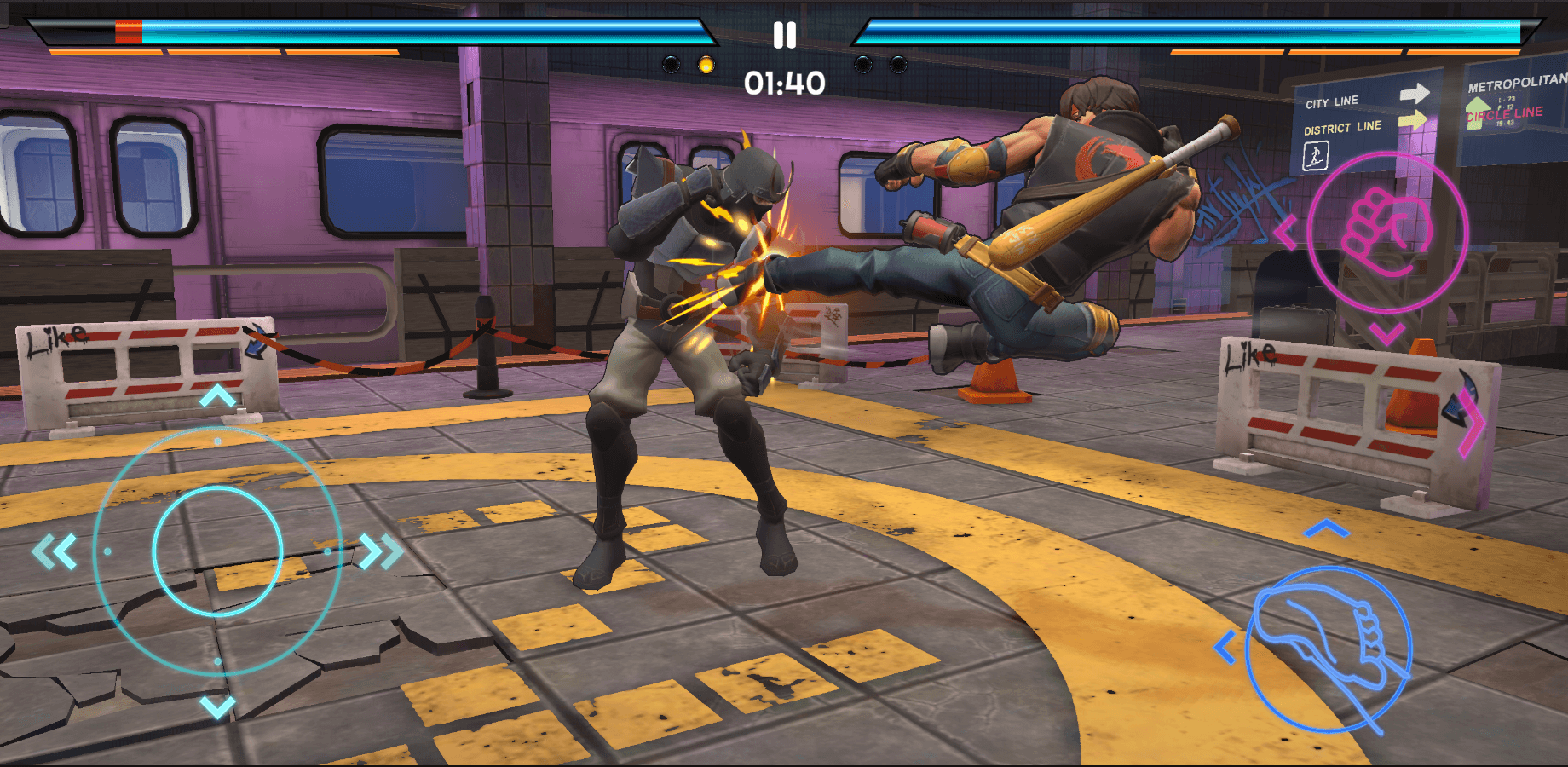1568x767 pixels.
Task: Tap the pink fist punch button
Action: tap(1386, 233)
